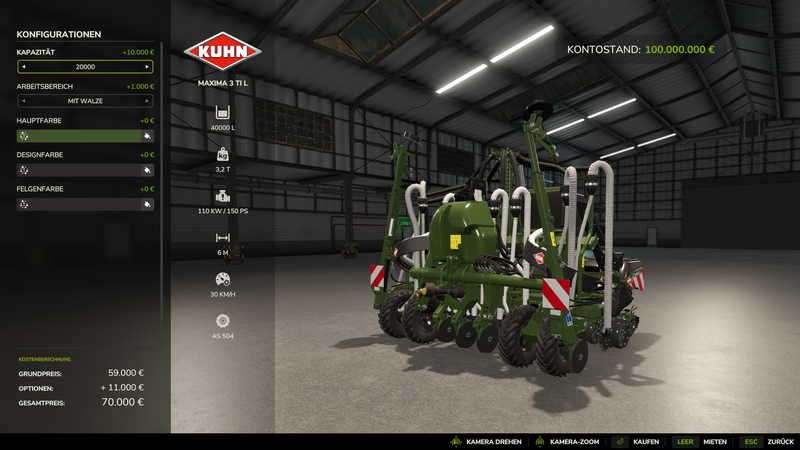
Task: Switch Arbeitsbereich to the next option
Action: [147, 101]
